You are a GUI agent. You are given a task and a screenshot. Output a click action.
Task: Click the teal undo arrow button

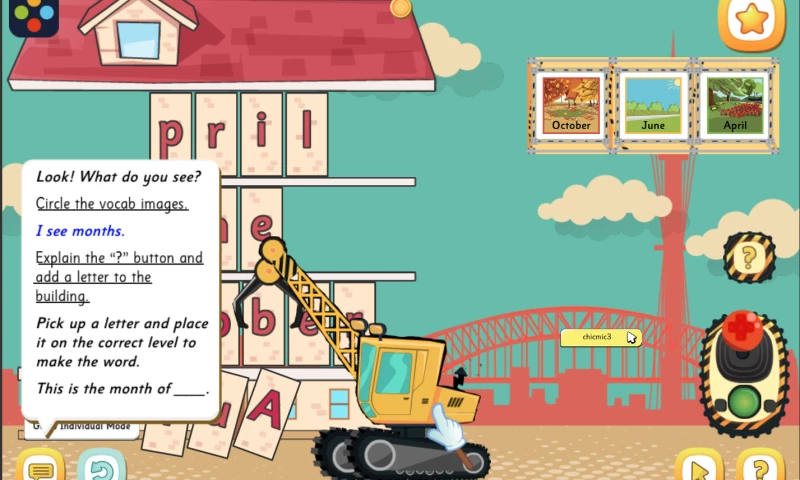tap(100, 467)
